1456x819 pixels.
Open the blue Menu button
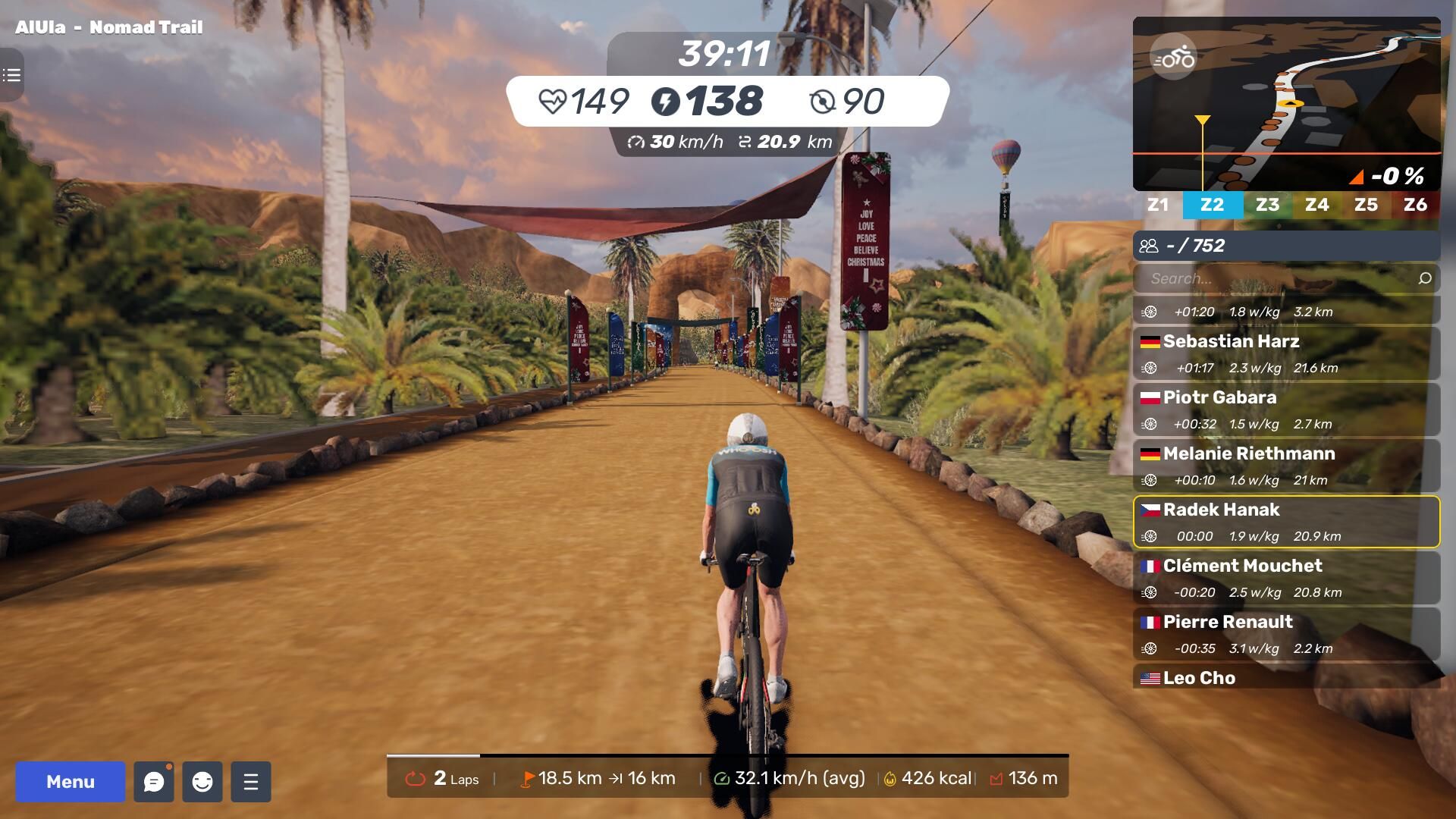[71, 782]
